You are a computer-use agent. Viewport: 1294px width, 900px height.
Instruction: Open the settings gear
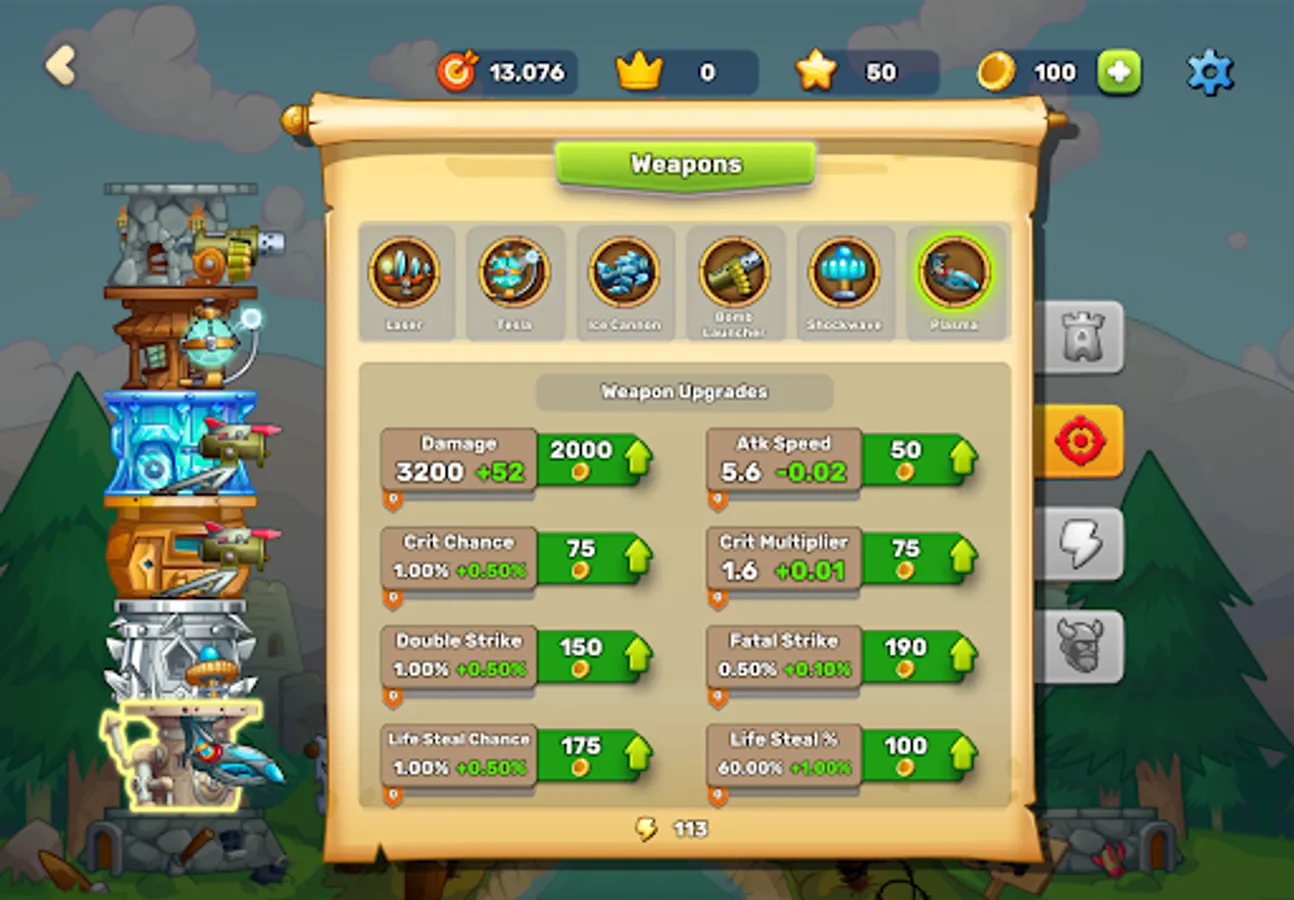1210,71
